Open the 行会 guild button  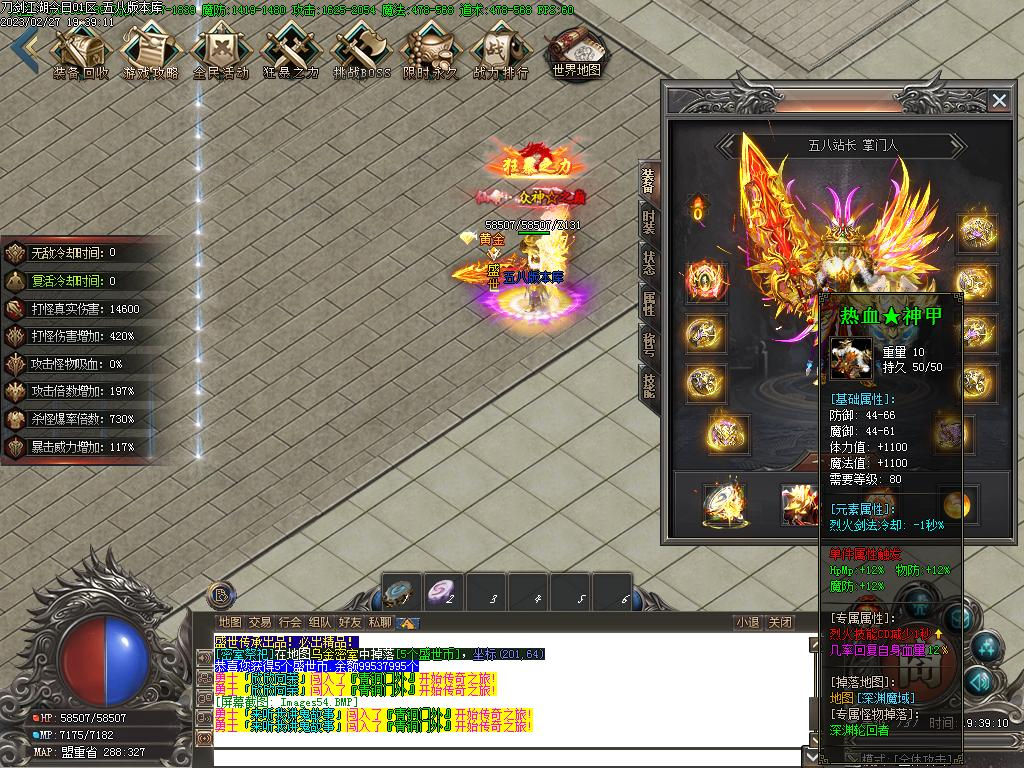click(290, 622)
